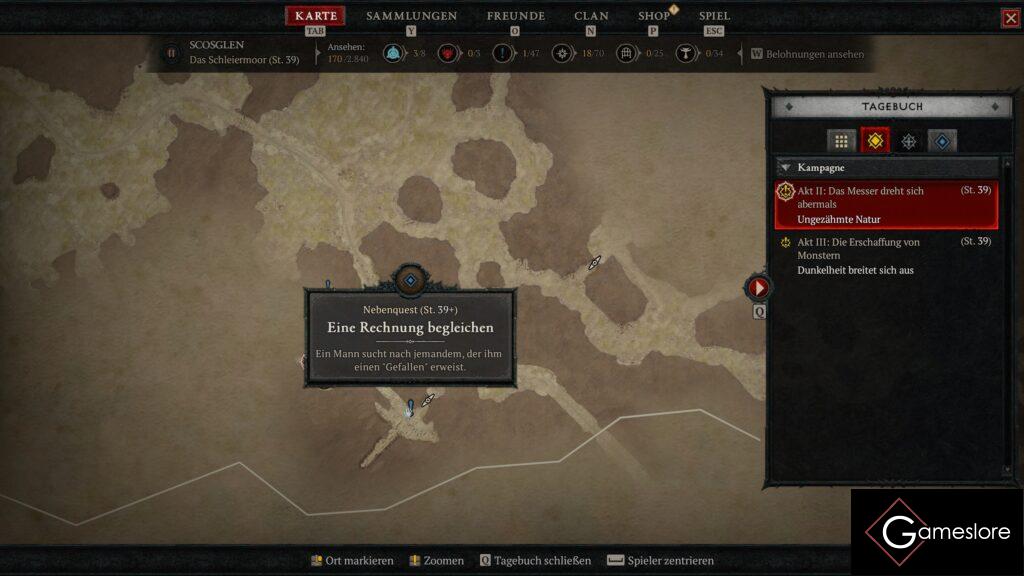Image resolution: width=1024 pixels, height=576 pixels.
Task: Select the Clan tab
Action: coord(591,16)
